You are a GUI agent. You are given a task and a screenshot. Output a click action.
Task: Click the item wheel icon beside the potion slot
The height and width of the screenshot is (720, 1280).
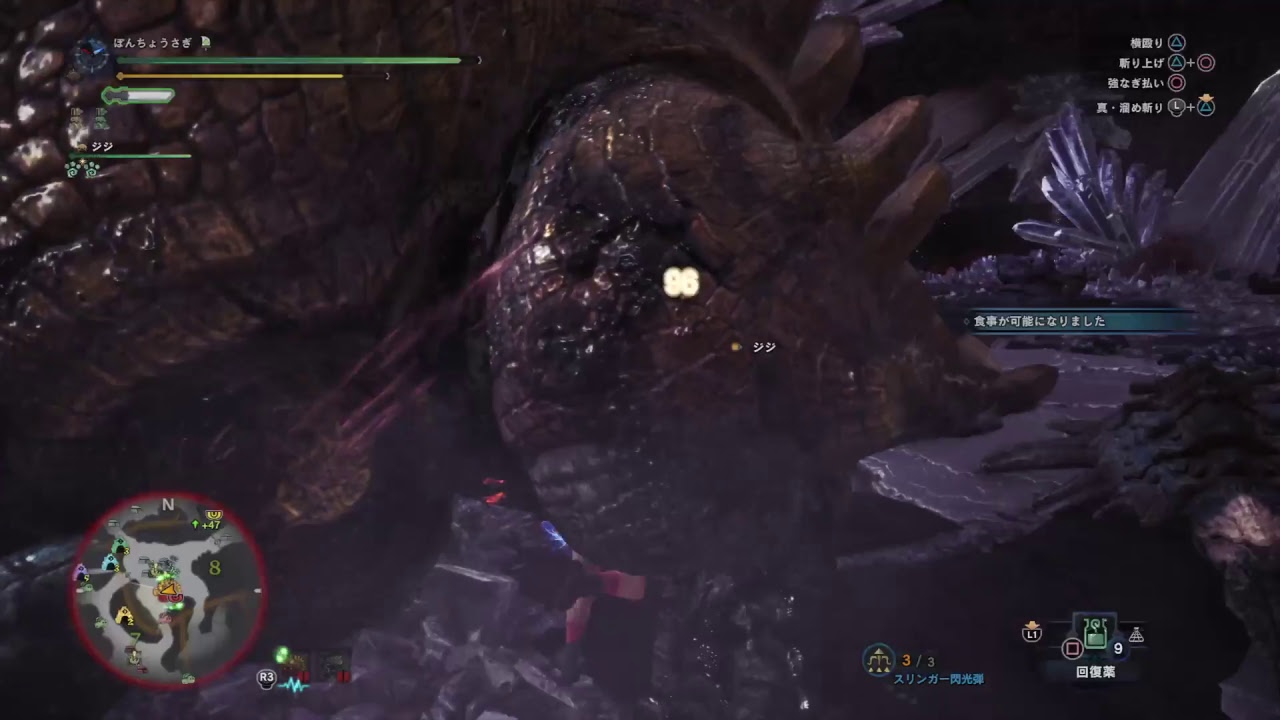click(1137, 634)
